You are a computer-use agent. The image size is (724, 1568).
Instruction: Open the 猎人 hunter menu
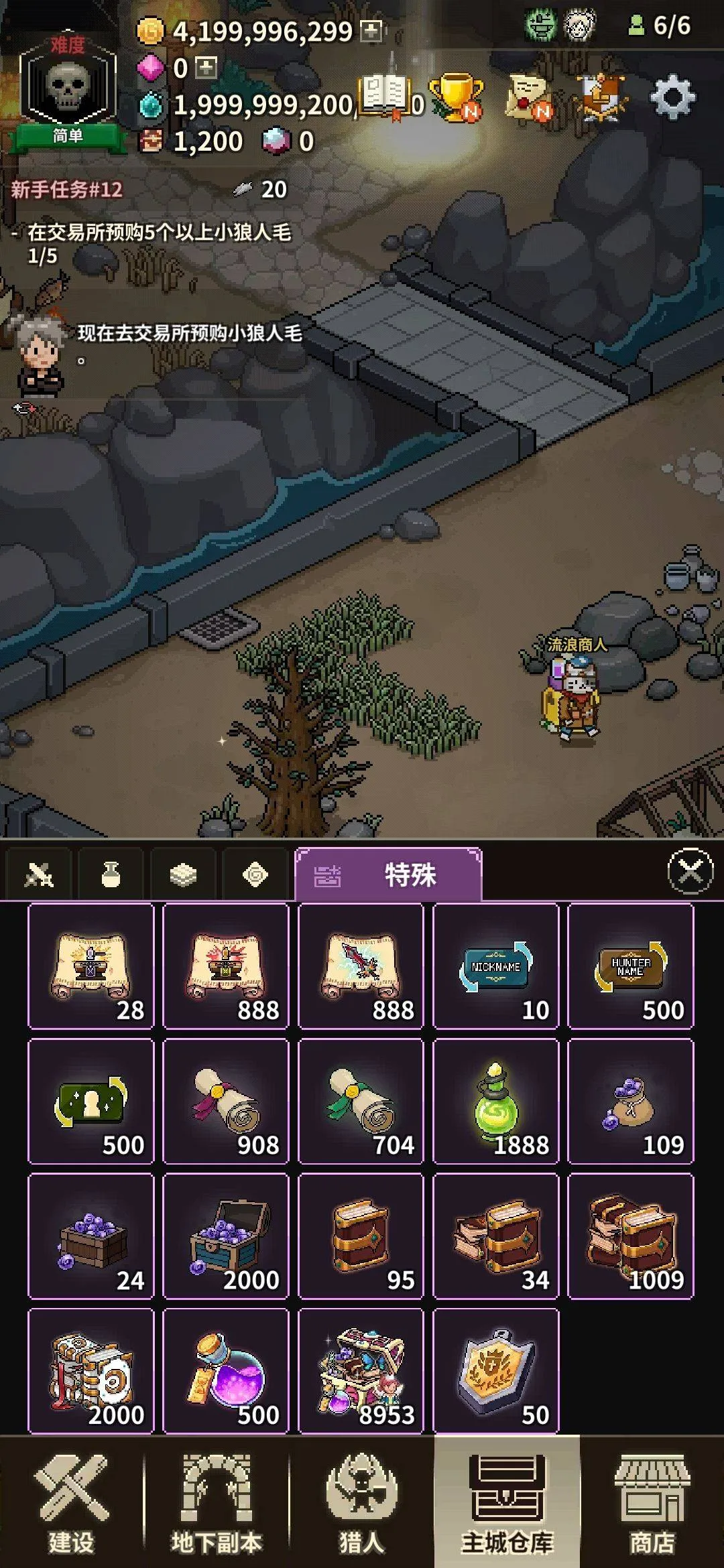pyautogui.click(x=361, y=1504)
